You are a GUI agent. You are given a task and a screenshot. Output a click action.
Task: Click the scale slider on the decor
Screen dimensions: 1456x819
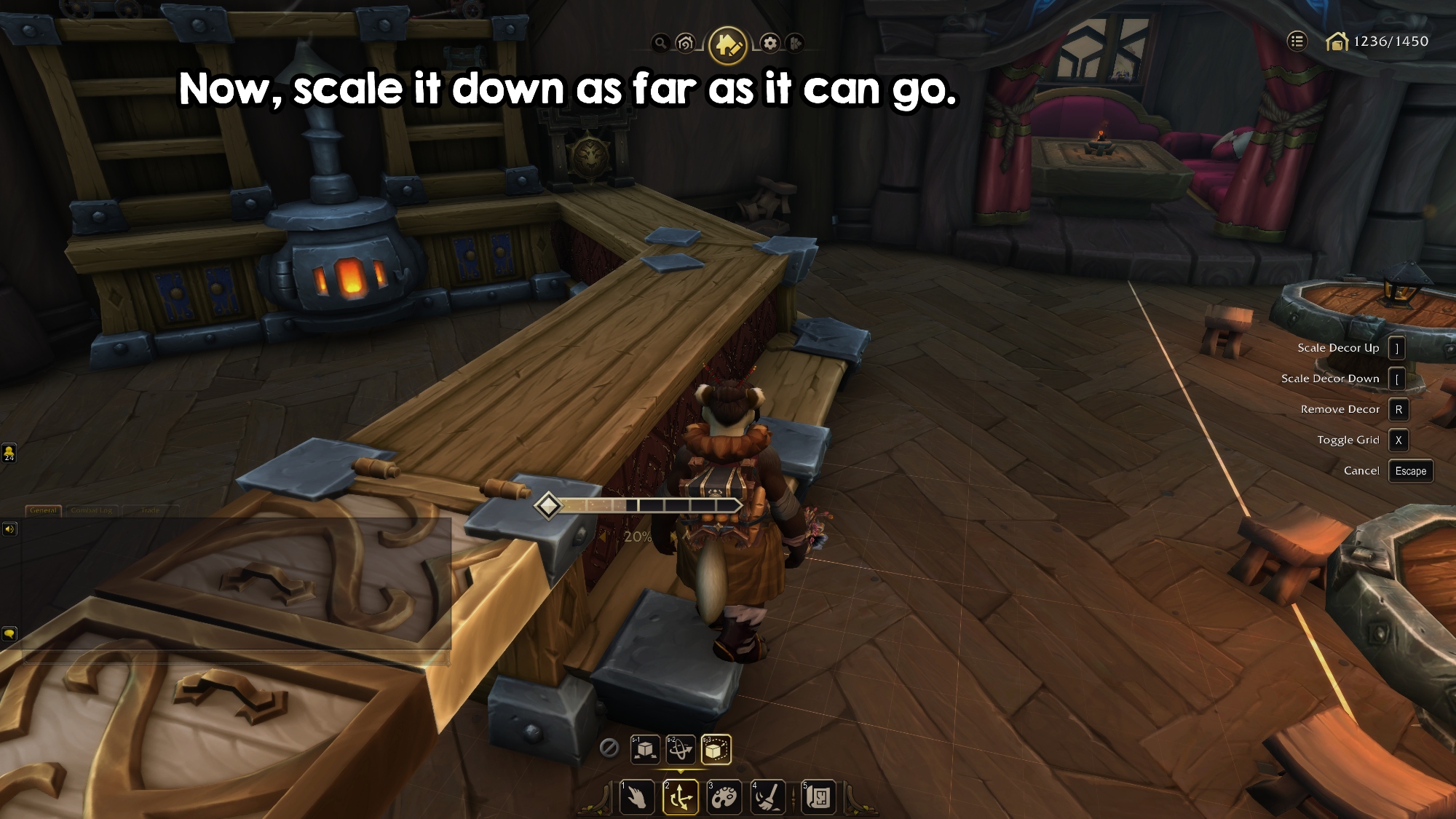point(641,505)
